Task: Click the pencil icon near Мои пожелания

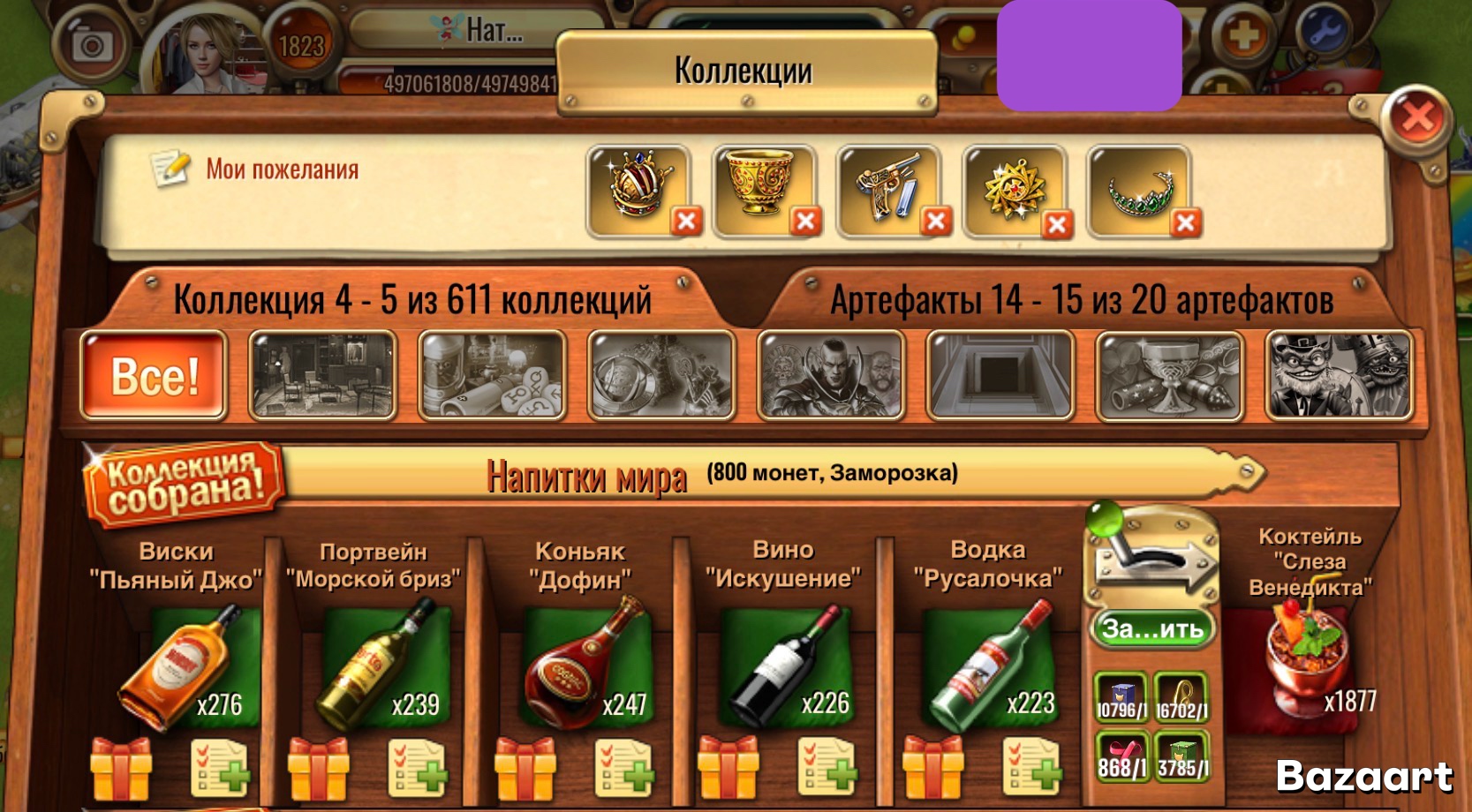Action: coord(170,168)
